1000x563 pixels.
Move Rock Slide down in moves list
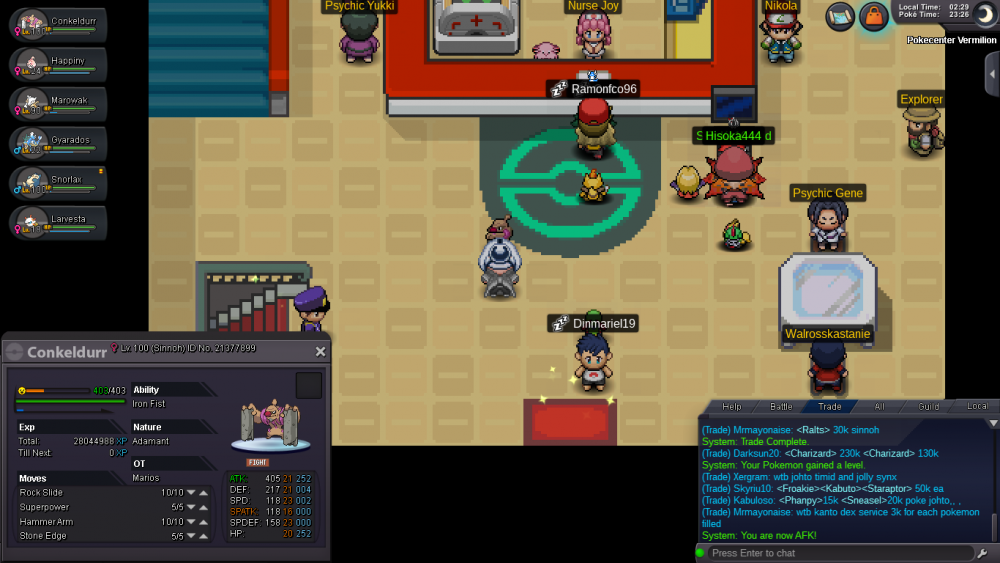tap(191, 493)
